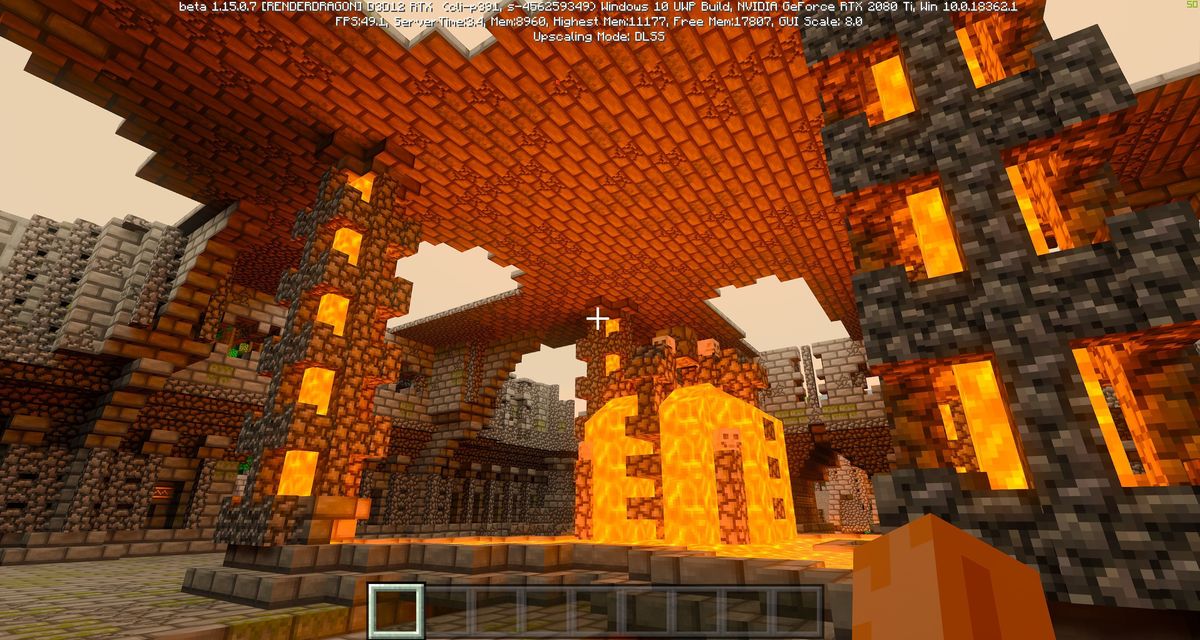Image resolution: width=1200 pixels, height=640 pixels.
Task: Select the highlighted hotbar slot
Action: pos(397,609)
